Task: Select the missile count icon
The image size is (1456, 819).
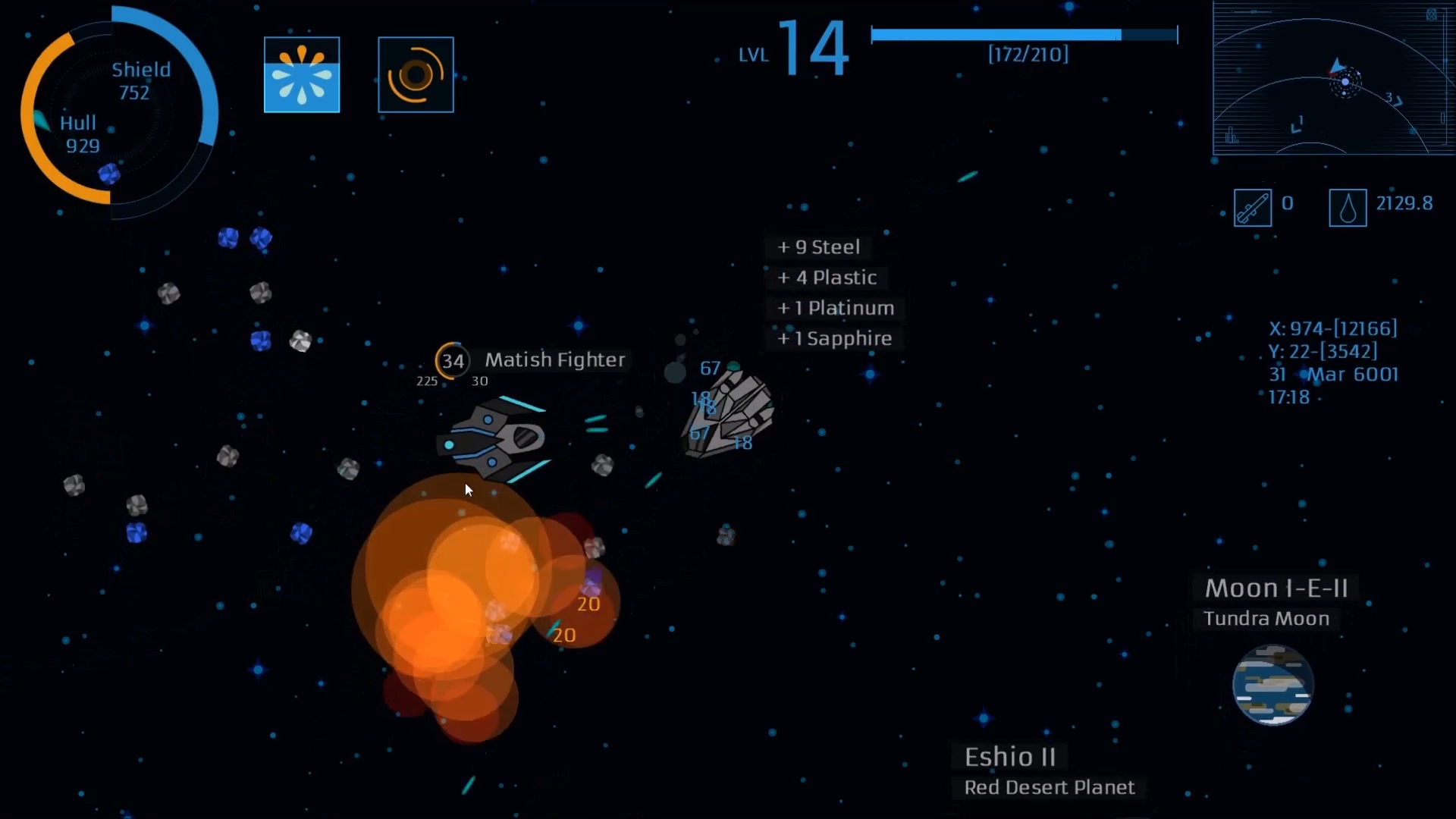Action: pyautogui.click(x=1252, y=206)
